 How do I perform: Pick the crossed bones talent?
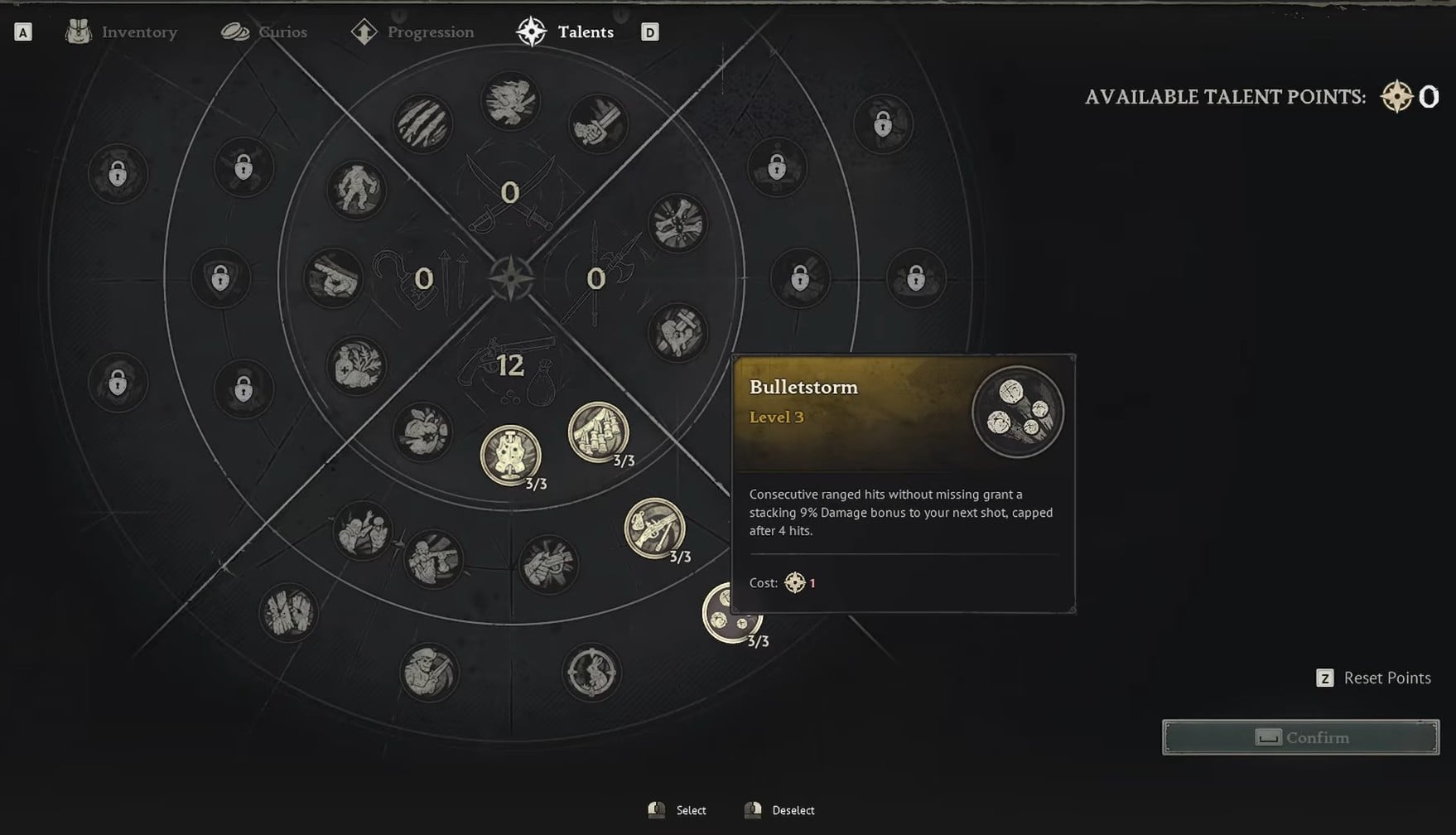click(x=677, y=224)
